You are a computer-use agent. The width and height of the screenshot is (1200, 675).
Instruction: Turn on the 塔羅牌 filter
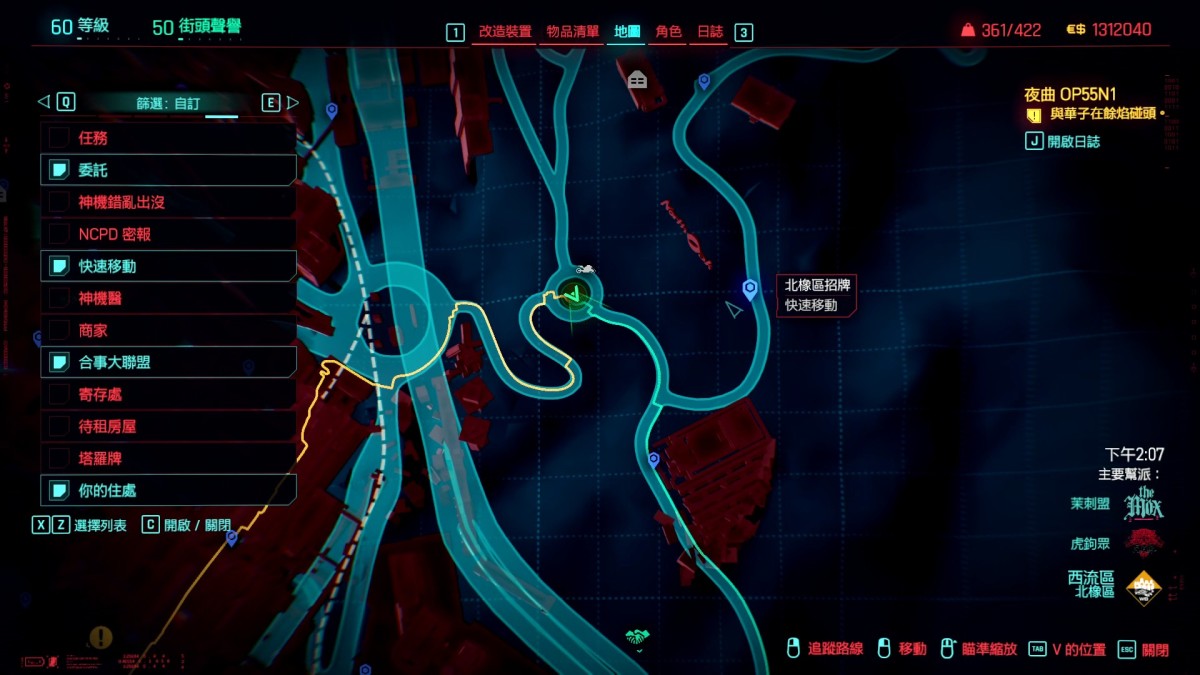pos(168,458)
